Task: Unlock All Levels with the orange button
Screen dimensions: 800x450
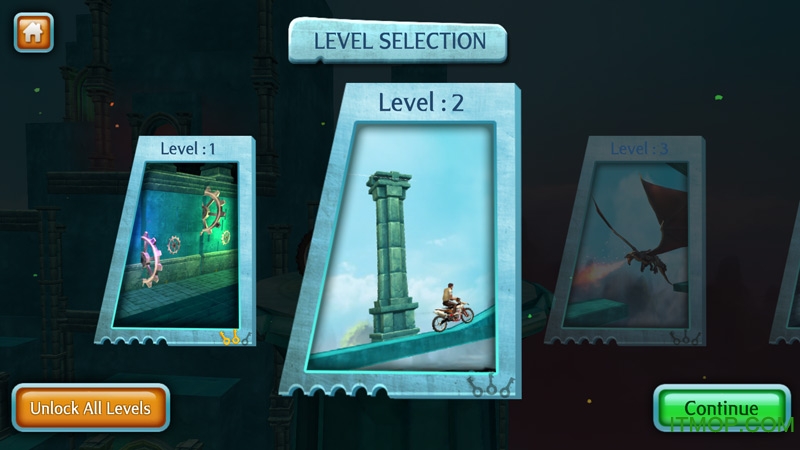Action: [90, 408]
